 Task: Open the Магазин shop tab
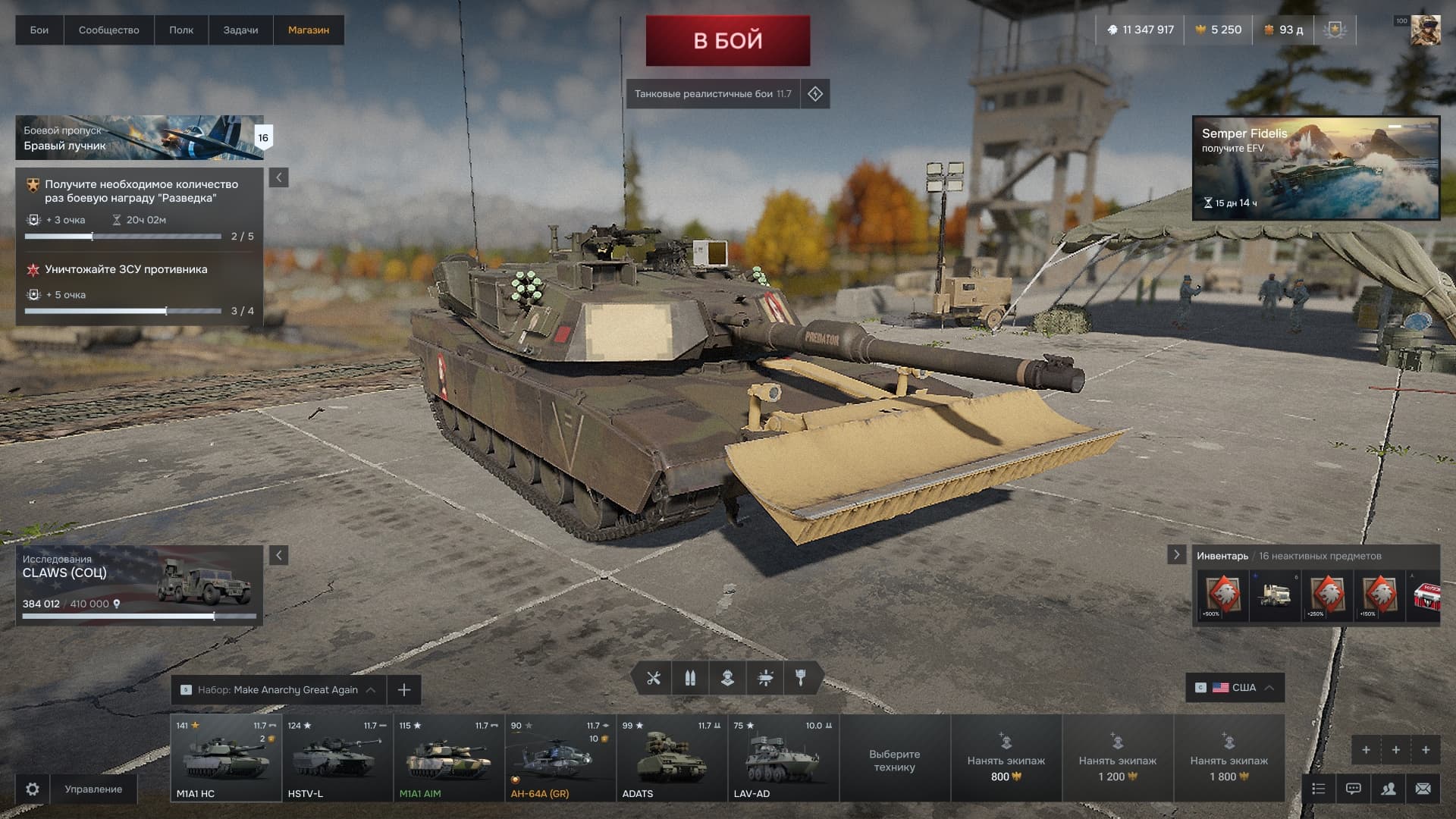pyautogui.click(x=308, y=30)
